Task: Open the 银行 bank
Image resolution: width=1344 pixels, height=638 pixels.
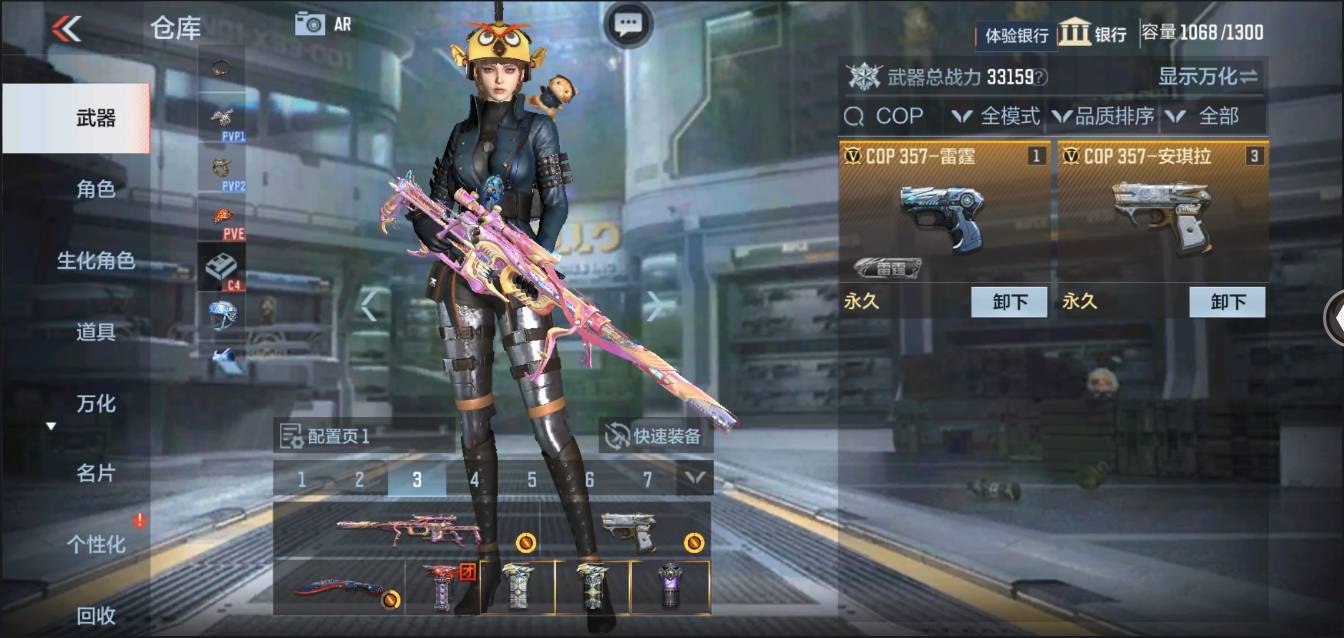Action: (x=1092, y=33)
